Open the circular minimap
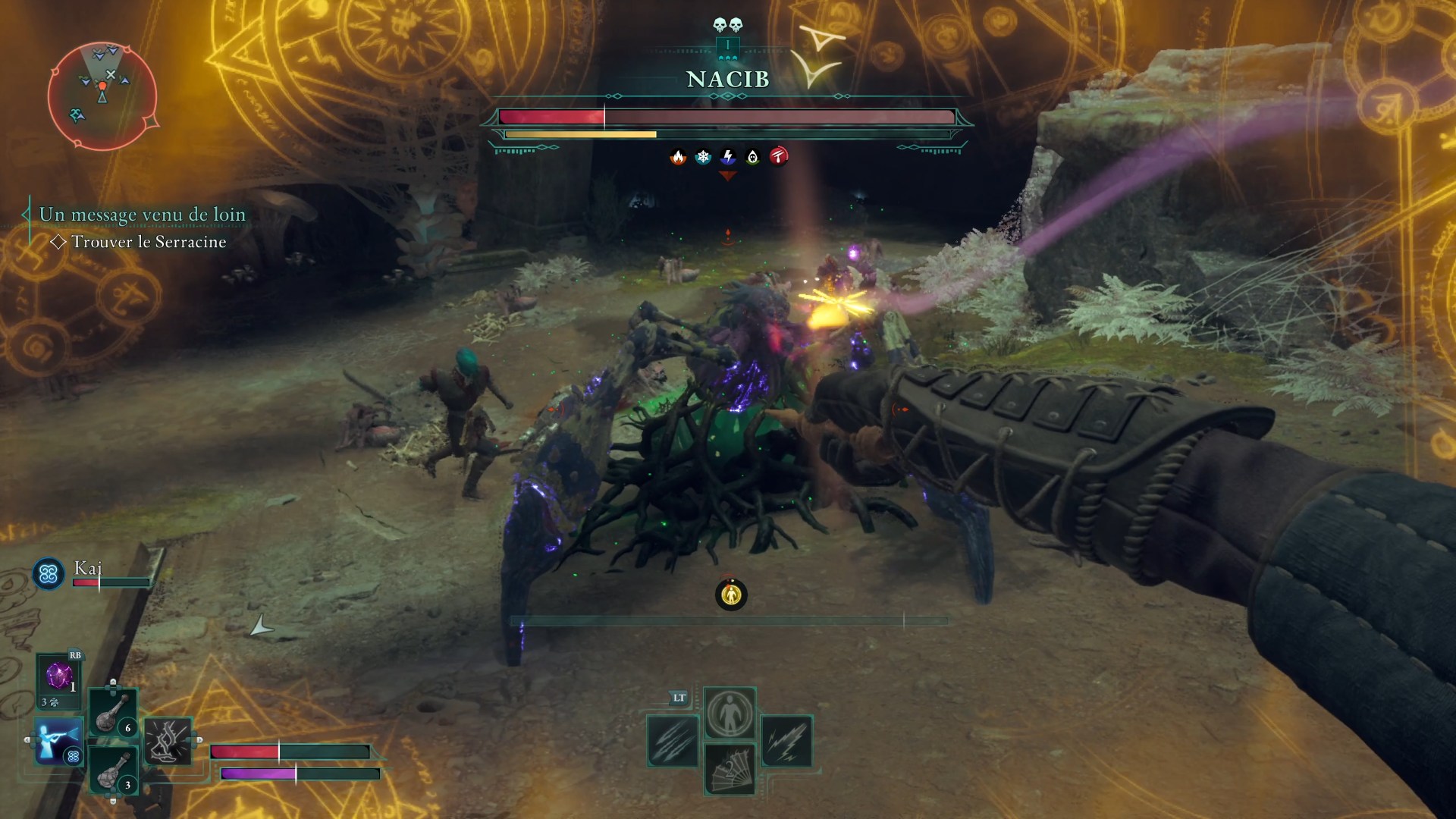 [102, 96]
